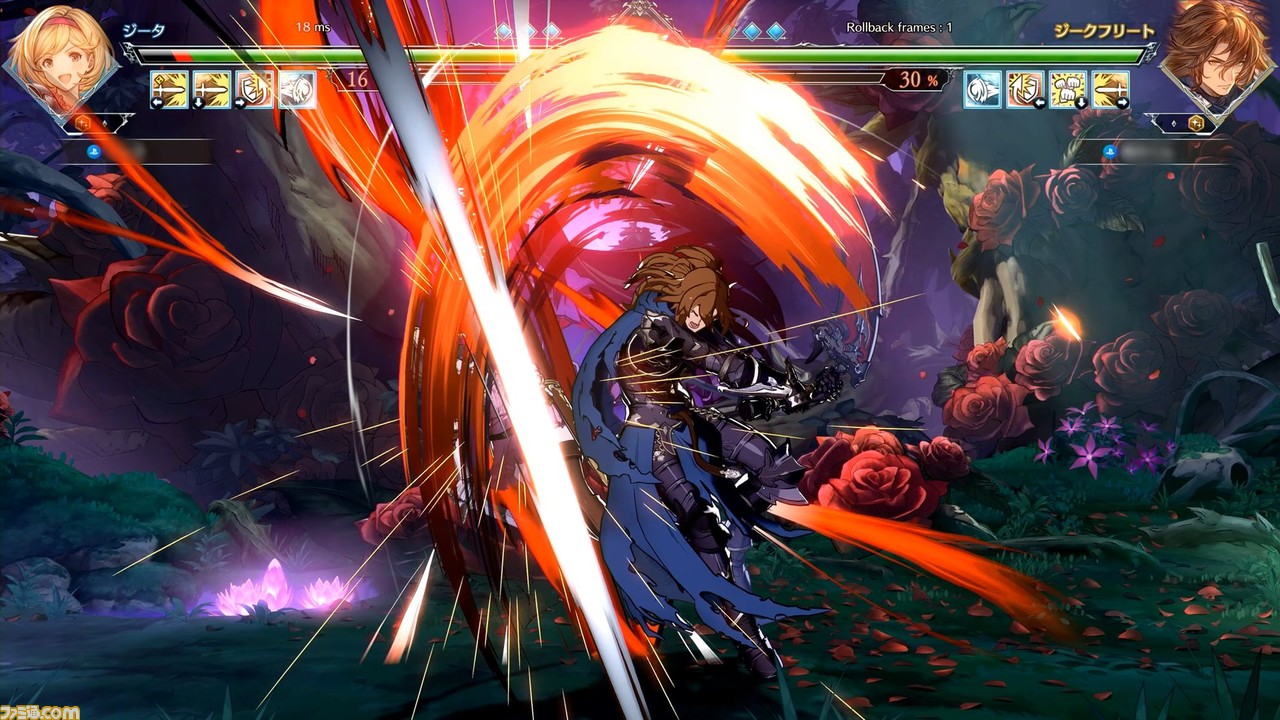The image size is (1280, 720).
Task: Activate Siegfried's charging beast skill icon
Action: click(x=982, y=89)
